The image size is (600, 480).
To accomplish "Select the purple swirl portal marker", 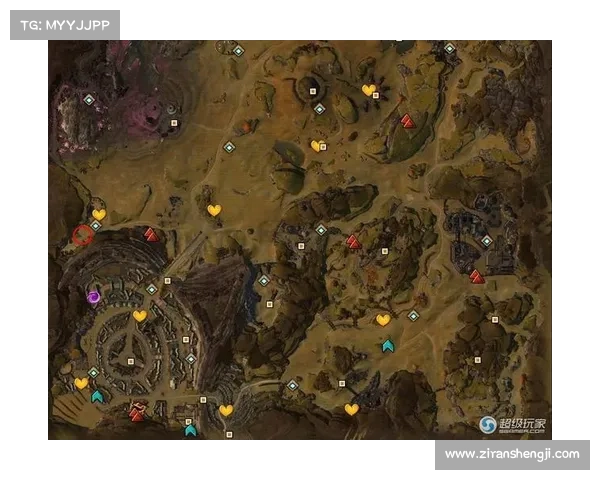I will pos(93,296).
